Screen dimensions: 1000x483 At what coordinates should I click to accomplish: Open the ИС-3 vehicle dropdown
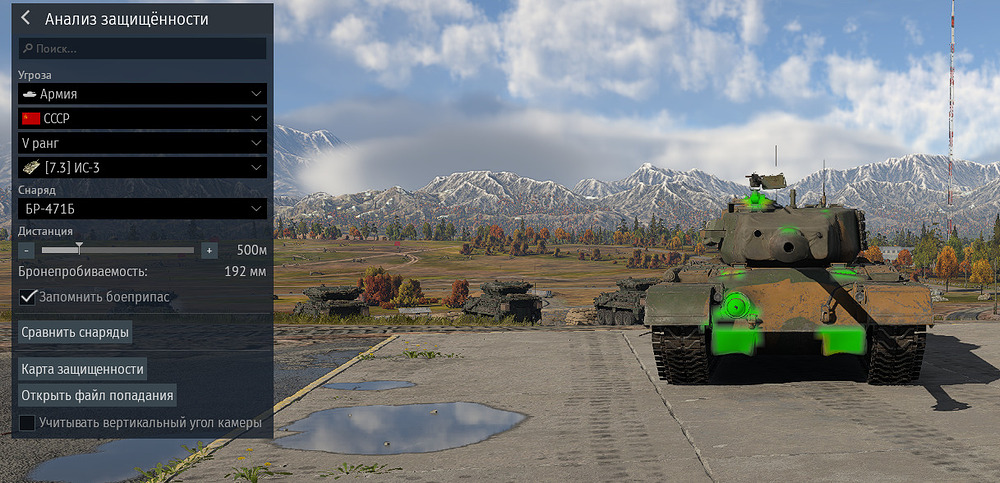tap(142, 167)
